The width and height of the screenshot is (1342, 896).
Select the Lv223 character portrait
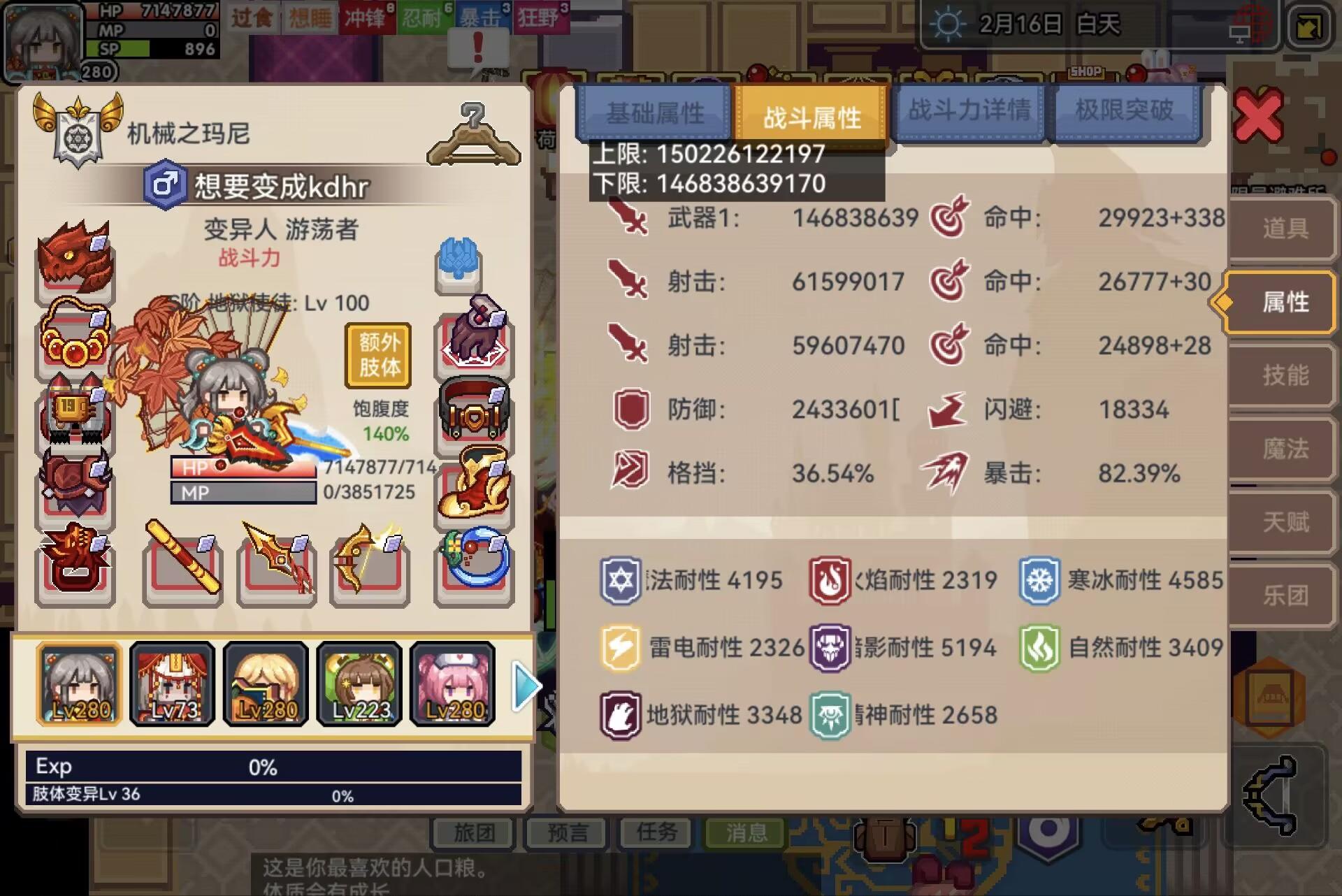coord(359,685)
